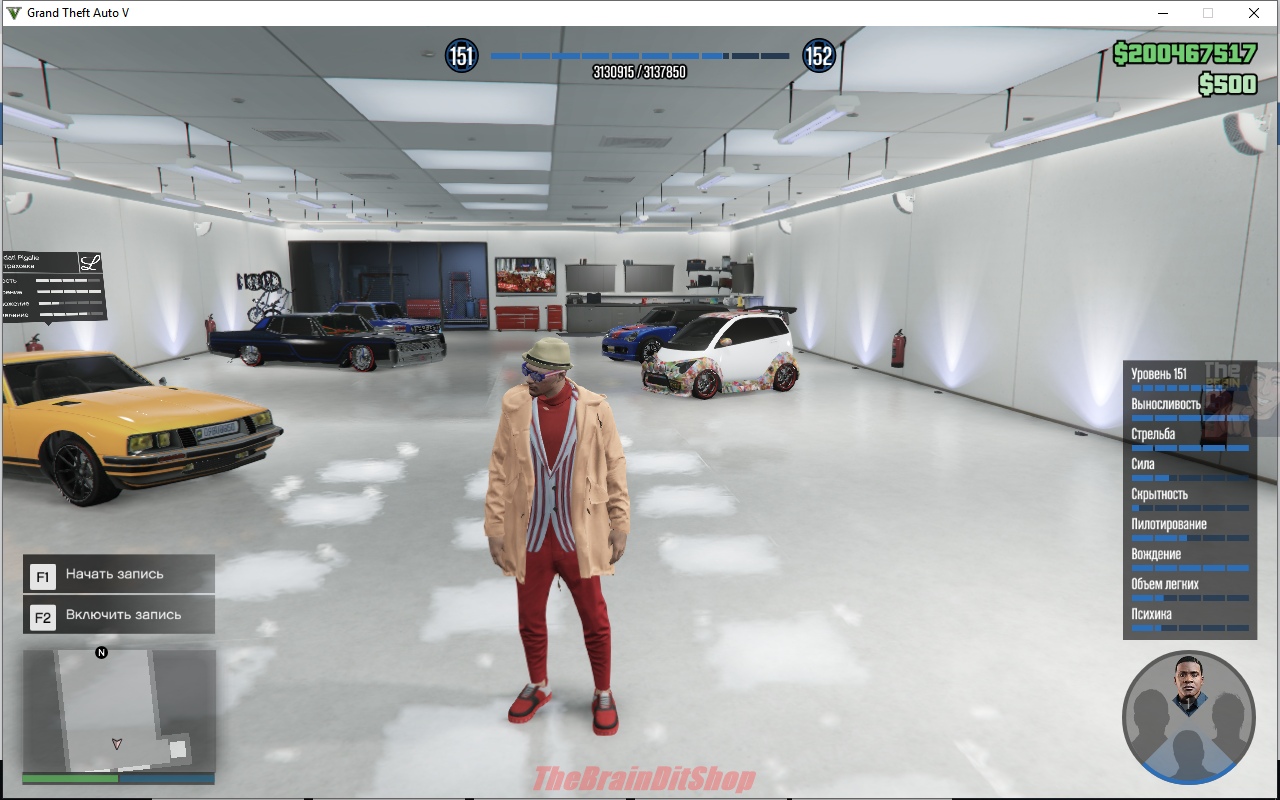Close the Grand Theft Auto V window
Image resolution: width=1280 pixels, height=800 pixels.
[1253, 13]
